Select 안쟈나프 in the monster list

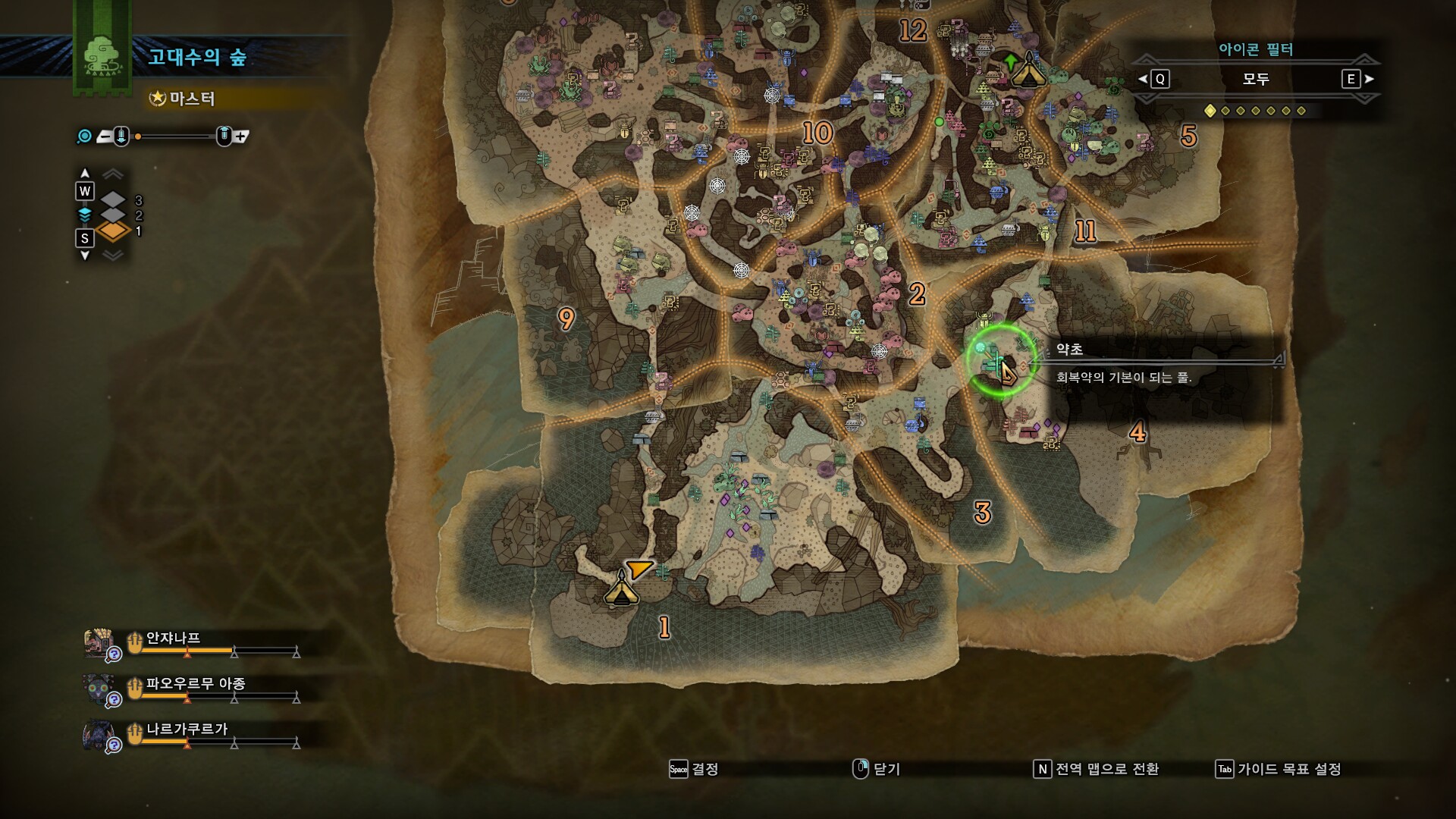point(173,639)
